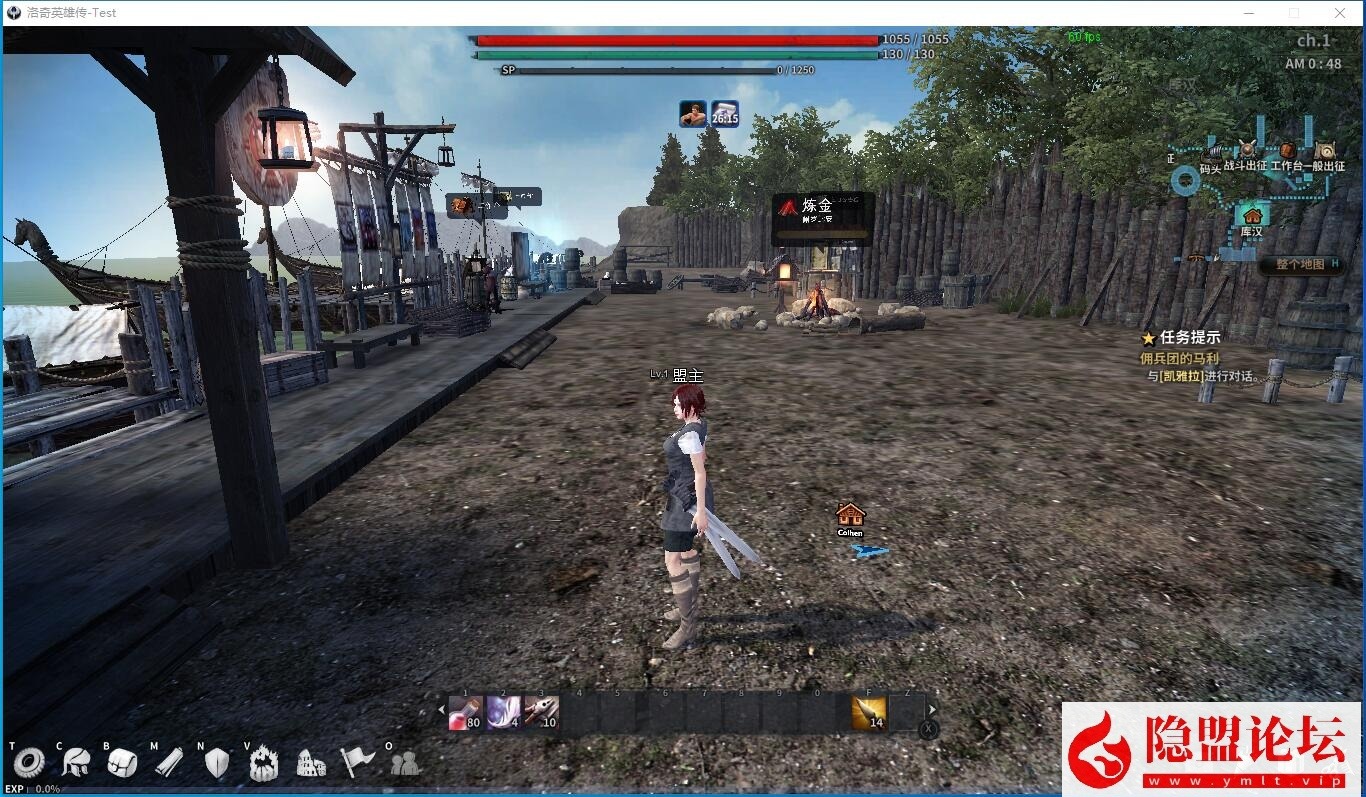Select the white feather item with count 4
The height and width of the screenshot is (797, 1366).
coord(503,712)
